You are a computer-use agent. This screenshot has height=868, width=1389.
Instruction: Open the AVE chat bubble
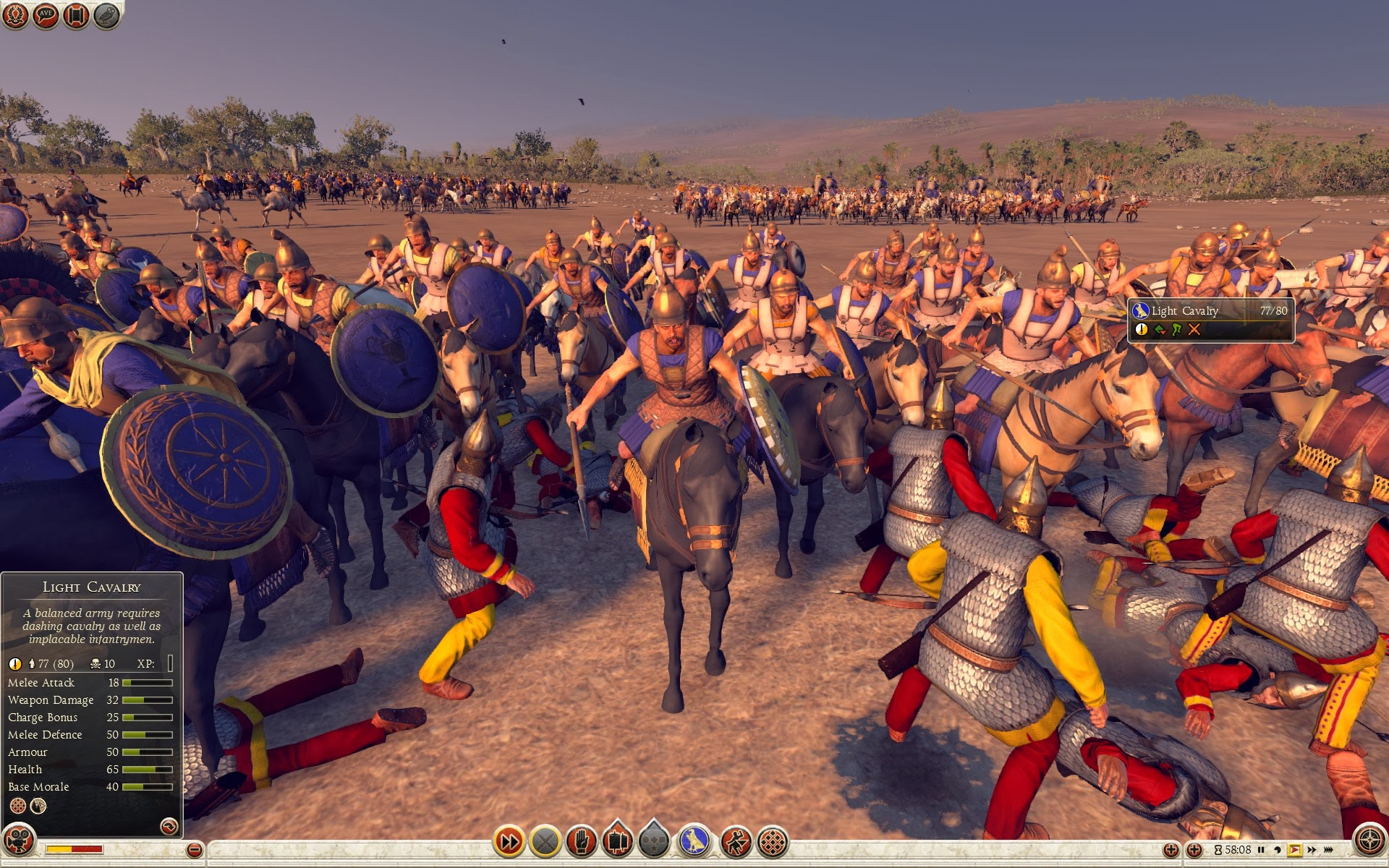point(46,15)
